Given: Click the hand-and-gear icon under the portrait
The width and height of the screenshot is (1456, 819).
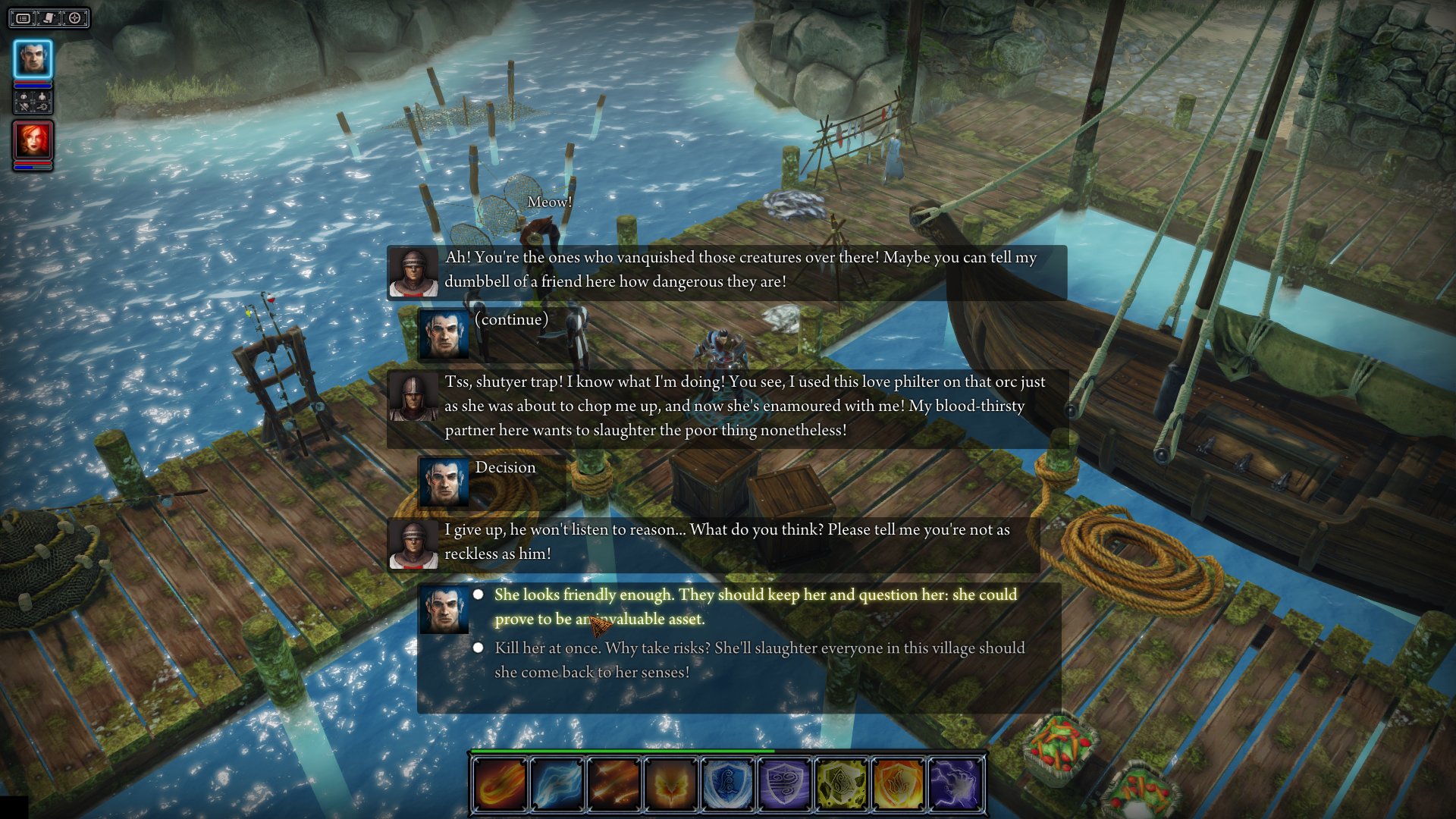Looking at the screenshot, I should coord(42,107).
